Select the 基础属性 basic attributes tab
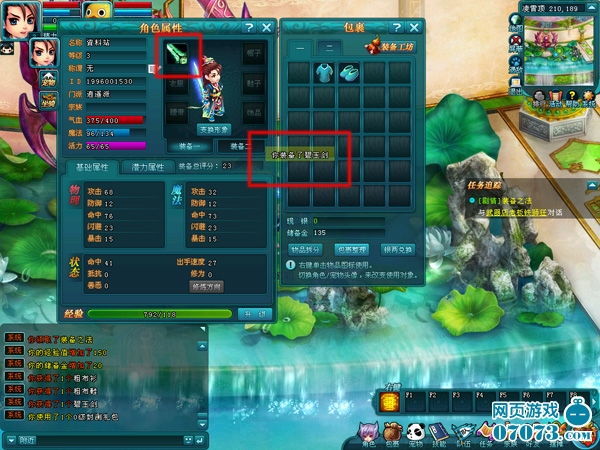This screenshot has width=600, height=450. (x=92, y=167)
